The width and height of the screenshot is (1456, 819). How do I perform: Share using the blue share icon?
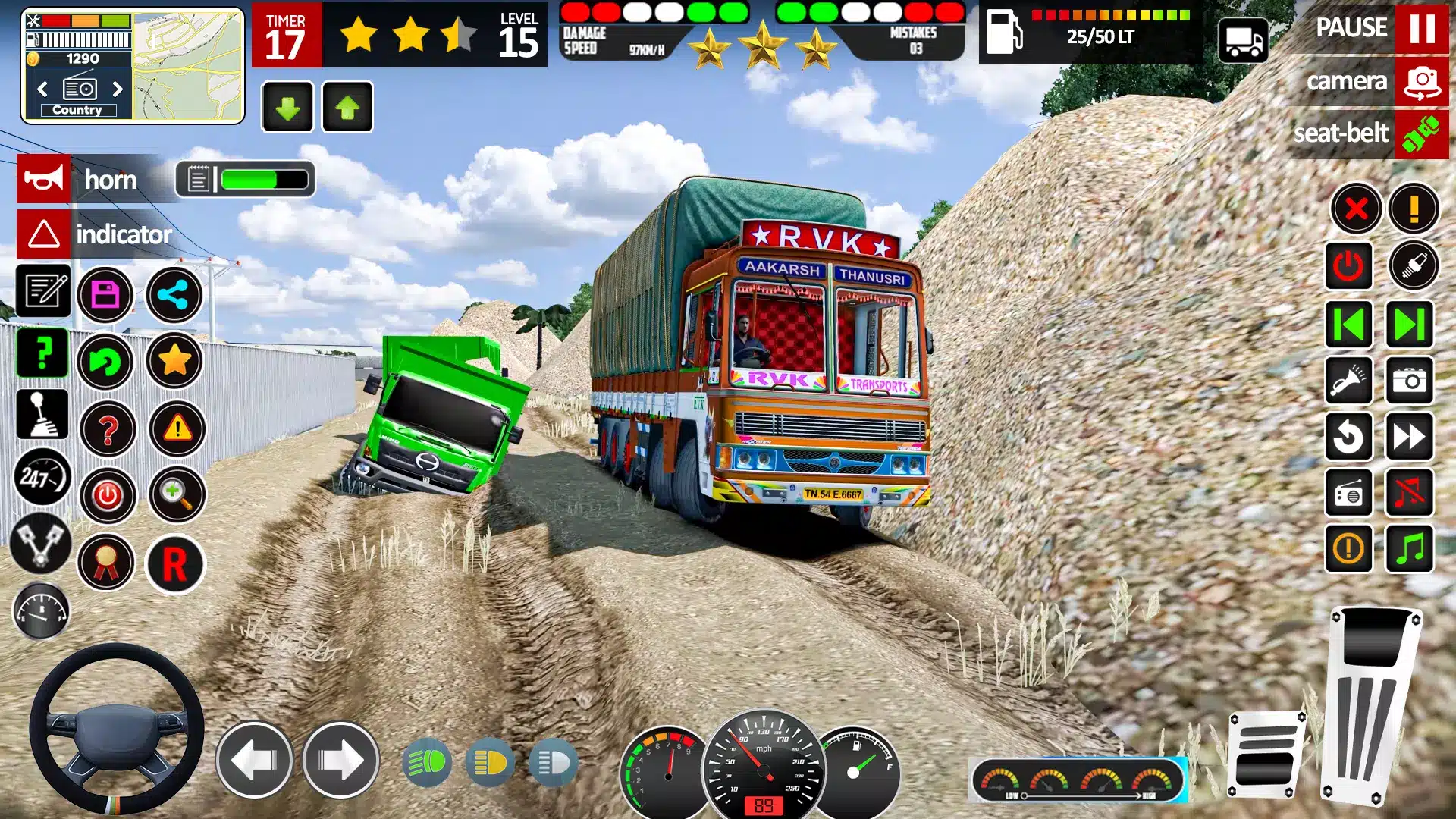[174, 294]
